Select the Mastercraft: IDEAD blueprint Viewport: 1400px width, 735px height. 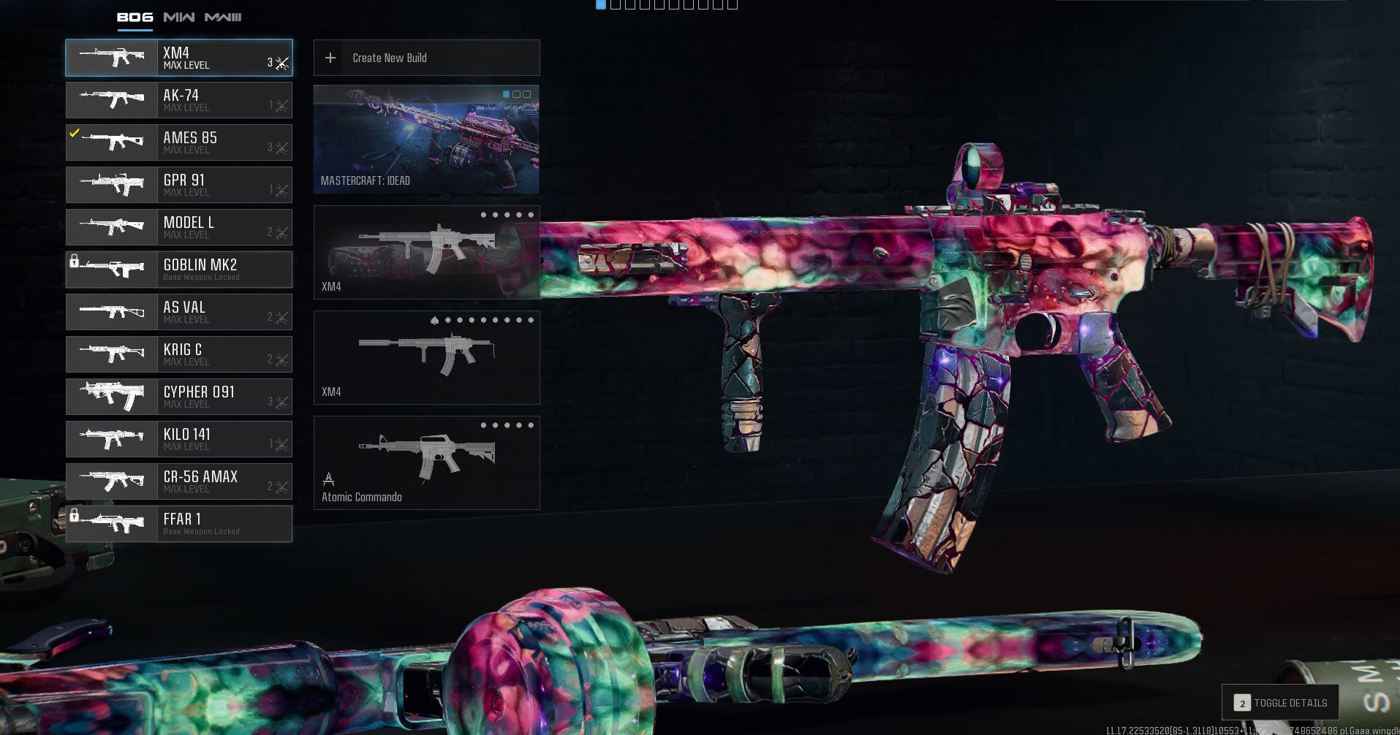pos(427,139)
